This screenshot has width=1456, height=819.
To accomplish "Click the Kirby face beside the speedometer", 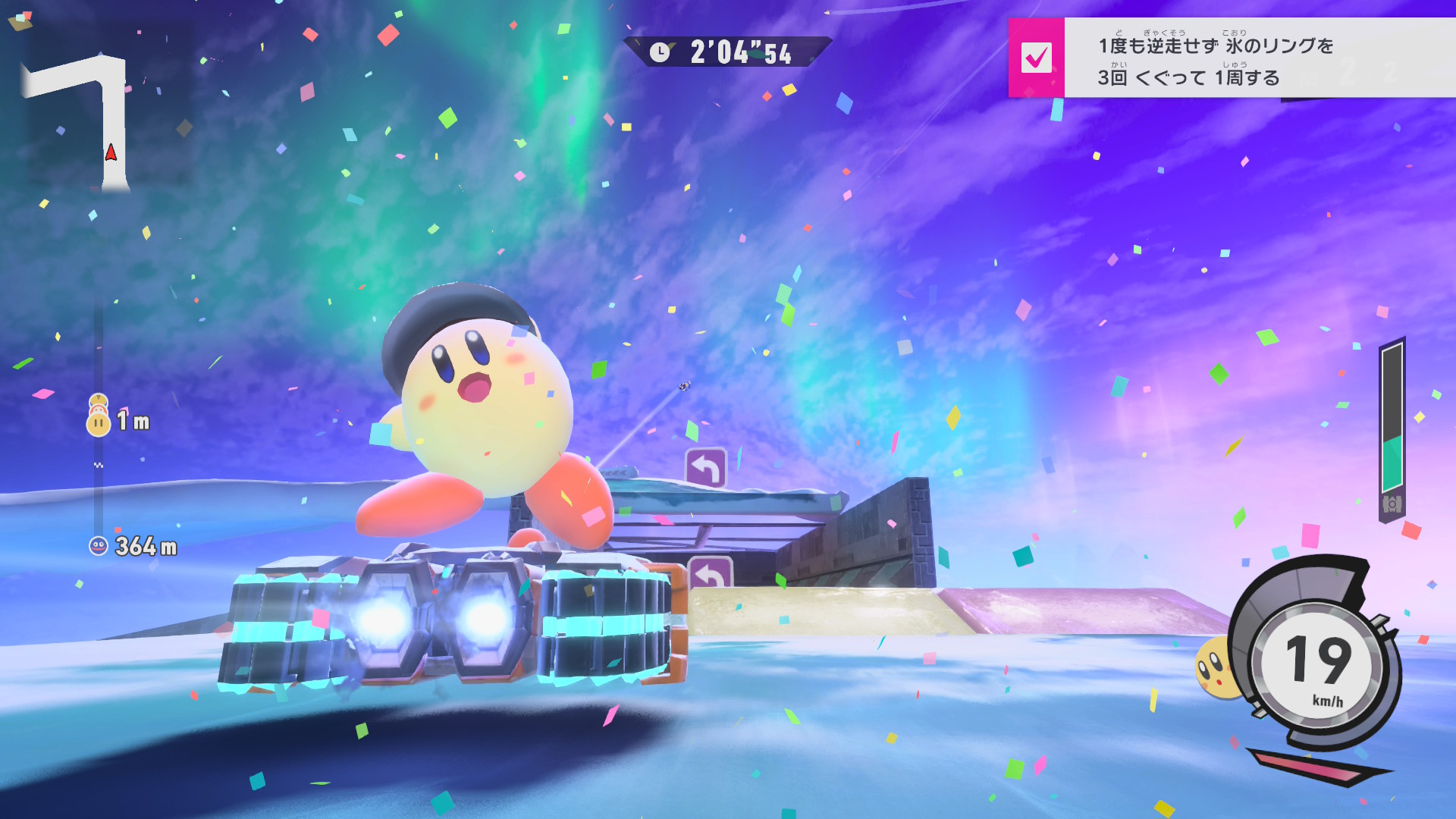I will point(1215,668).
